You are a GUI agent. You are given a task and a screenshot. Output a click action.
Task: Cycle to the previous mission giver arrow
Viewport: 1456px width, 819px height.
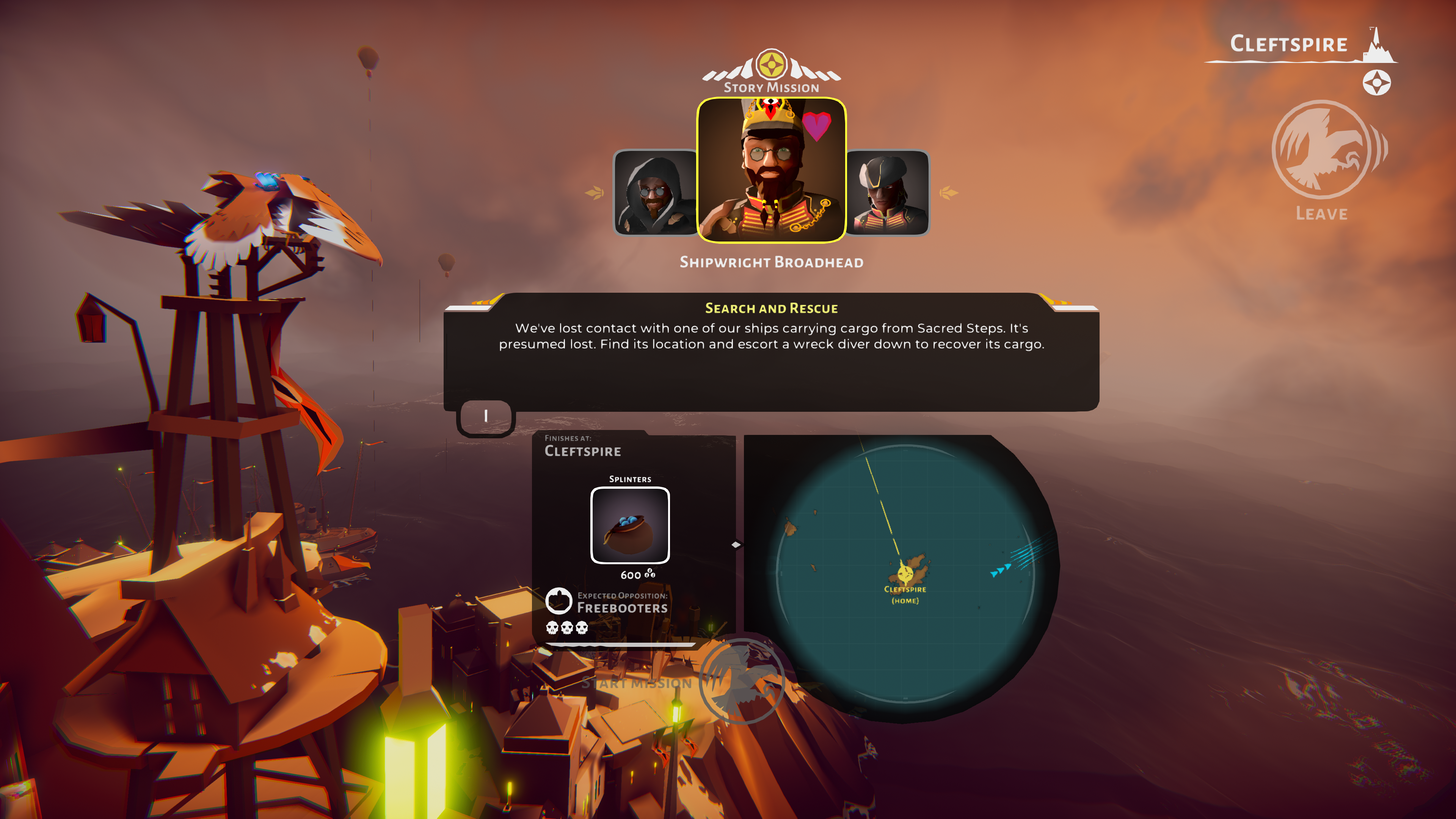595,193
